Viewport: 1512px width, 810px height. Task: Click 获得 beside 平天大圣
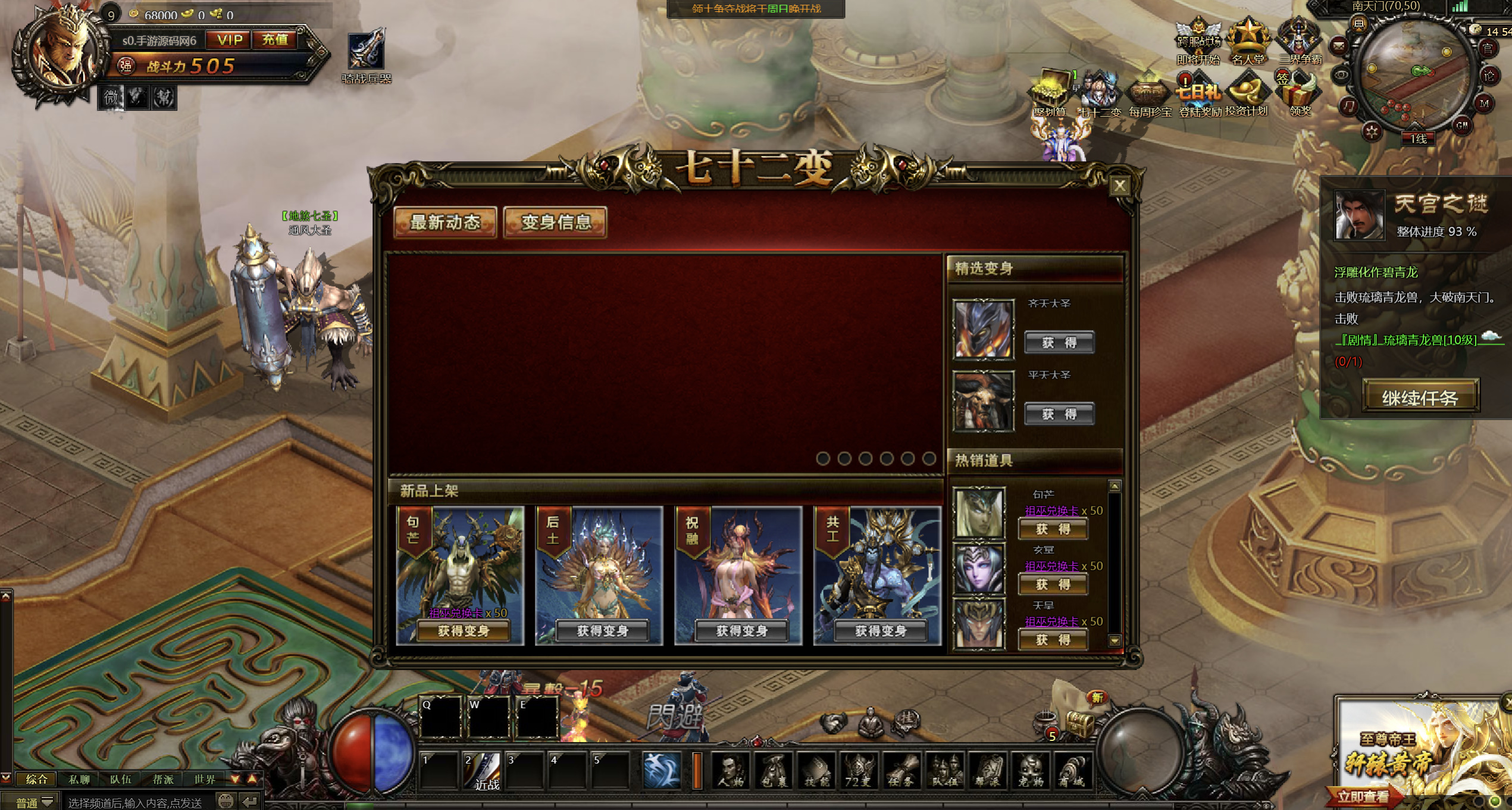tap(1059, 414)
